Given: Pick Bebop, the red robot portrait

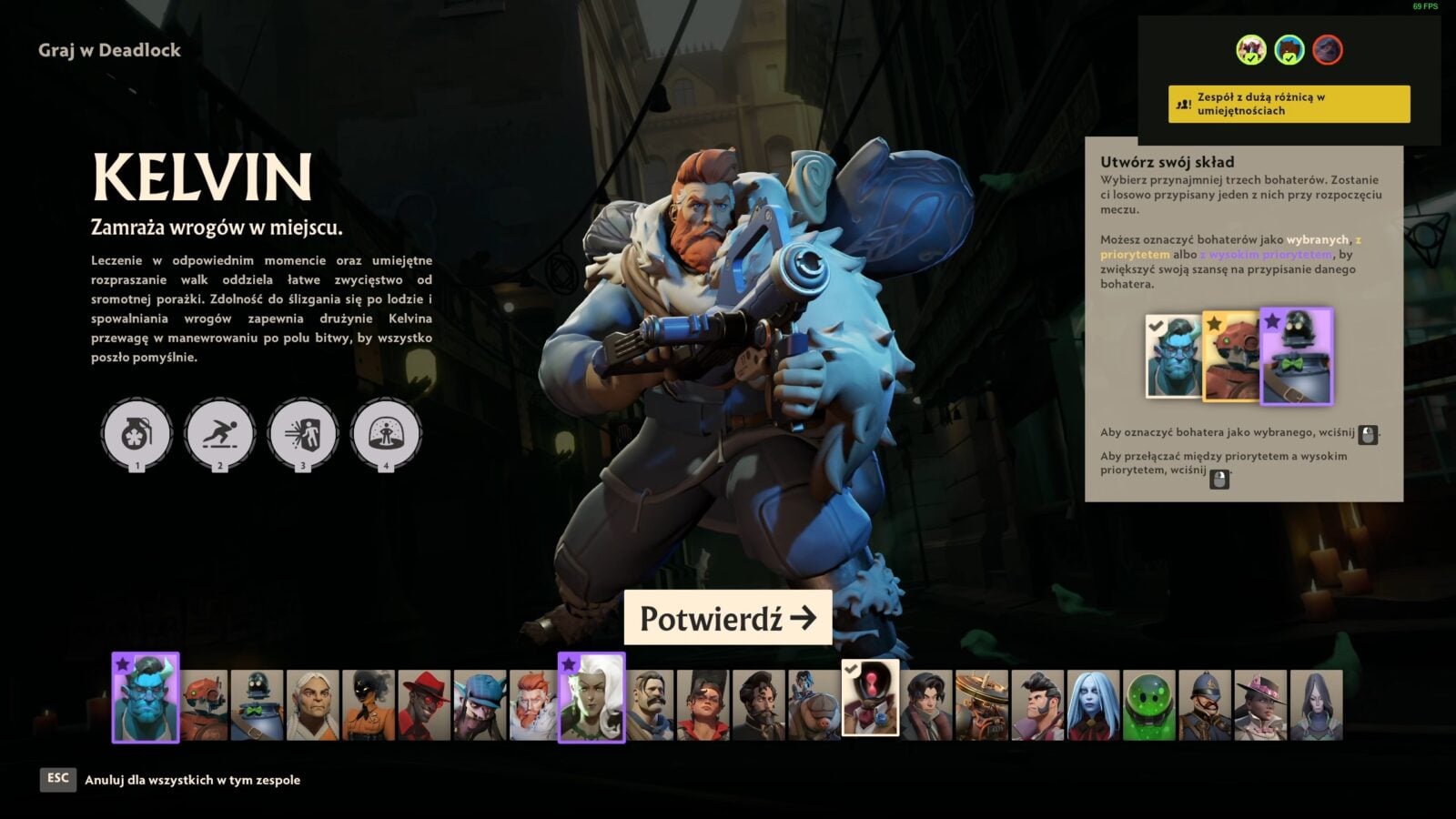Looking at the screenshot, I should [x=204, y=705].
